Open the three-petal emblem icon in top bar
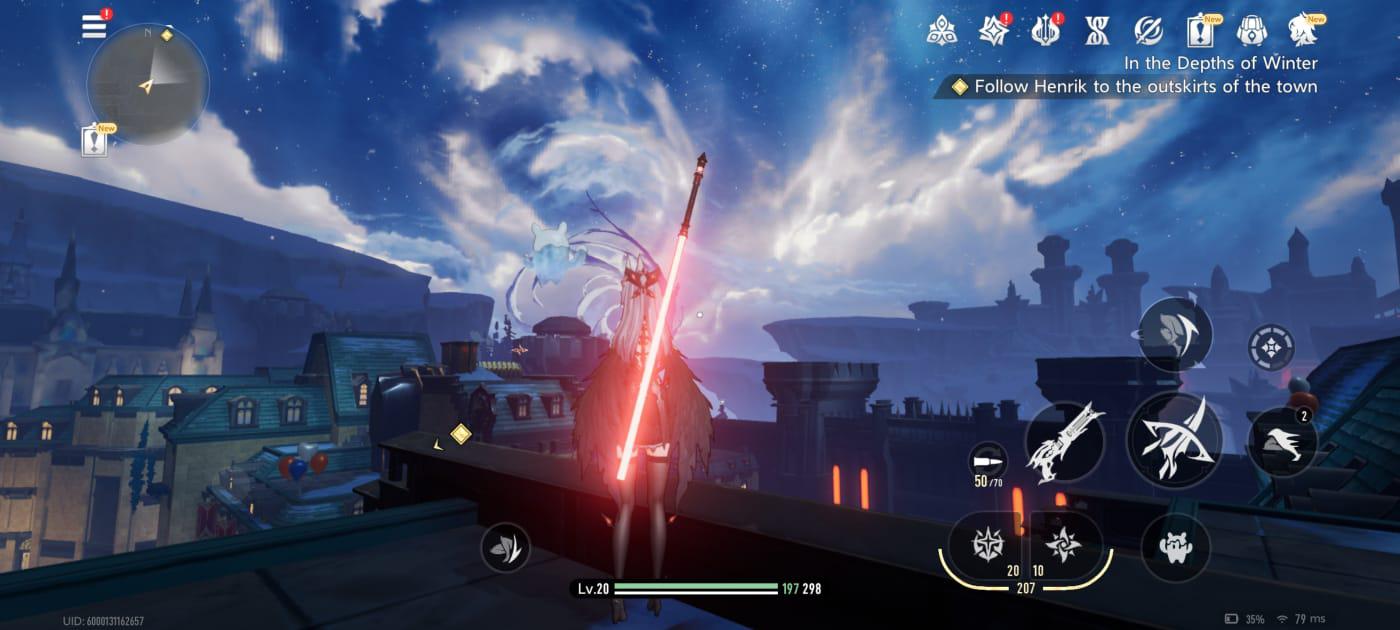Viewport: 1400px width, 630px height. tap(942, 31)
